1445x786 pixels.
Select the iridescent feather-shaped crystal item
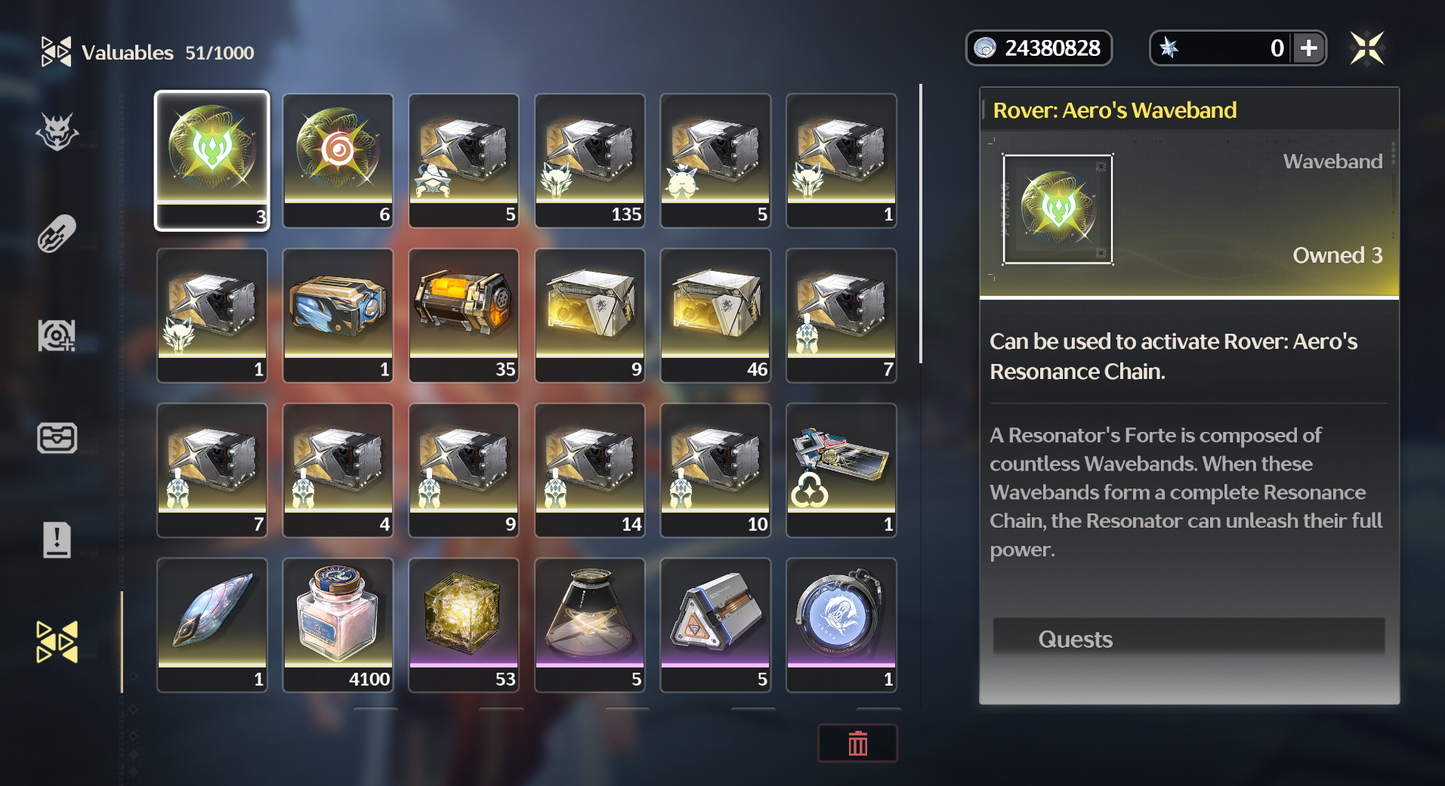click(212, 625)
